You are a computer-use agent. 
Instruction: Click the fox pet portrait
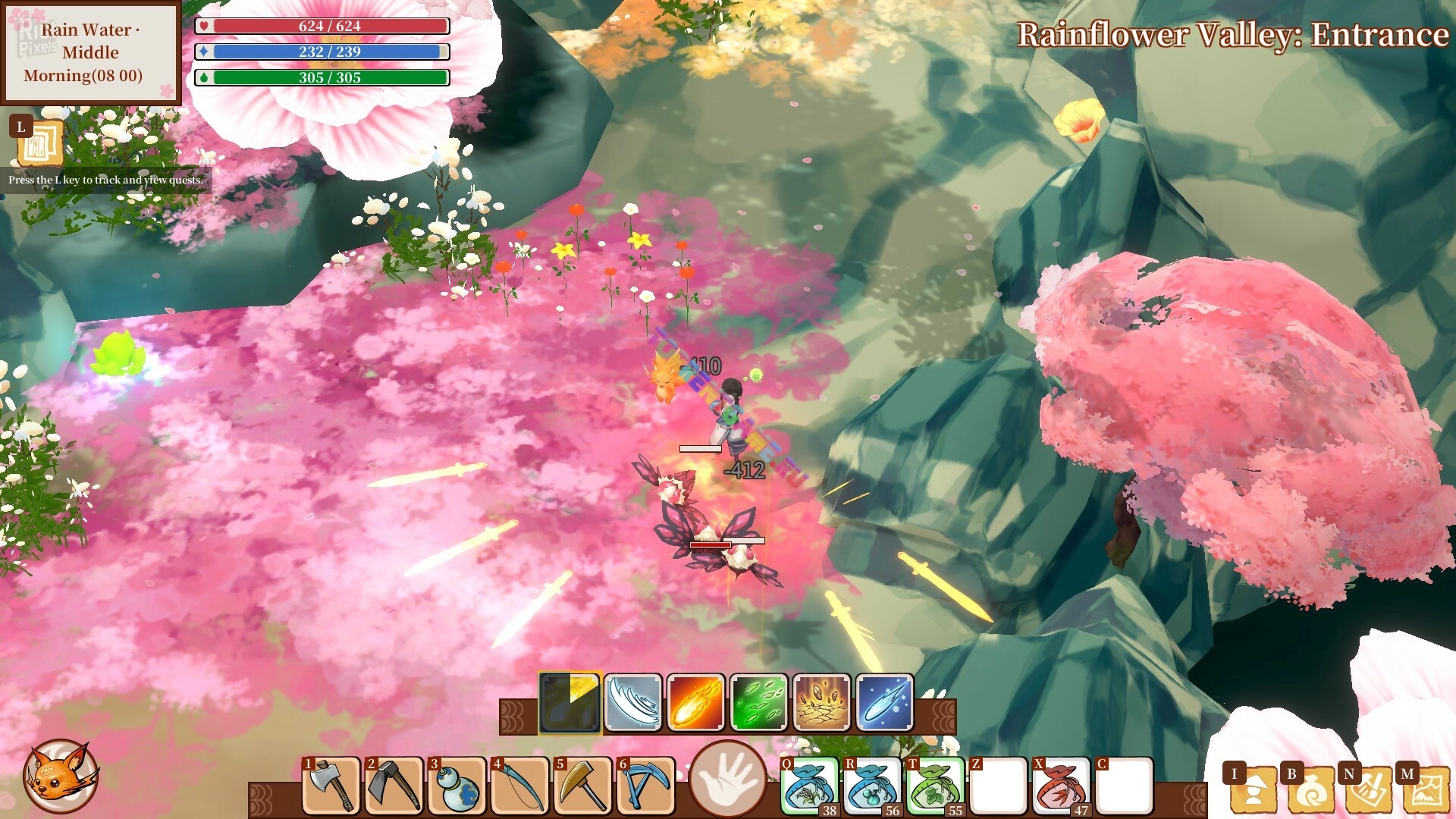click(61, 776)
